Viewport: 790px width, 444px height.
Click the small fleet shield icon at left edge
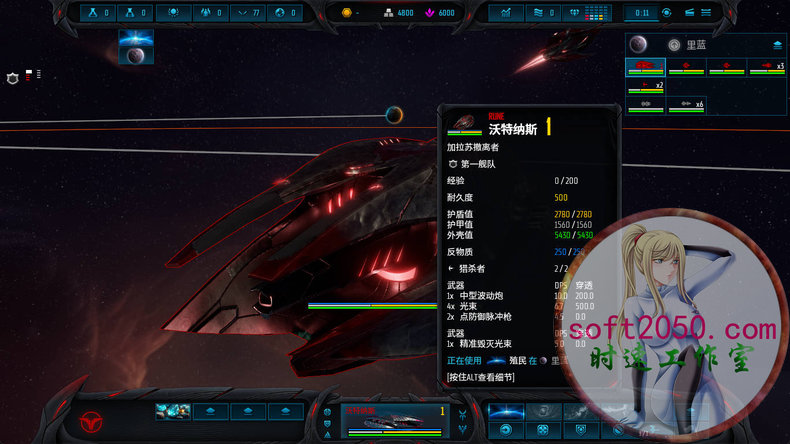point(13,78)
